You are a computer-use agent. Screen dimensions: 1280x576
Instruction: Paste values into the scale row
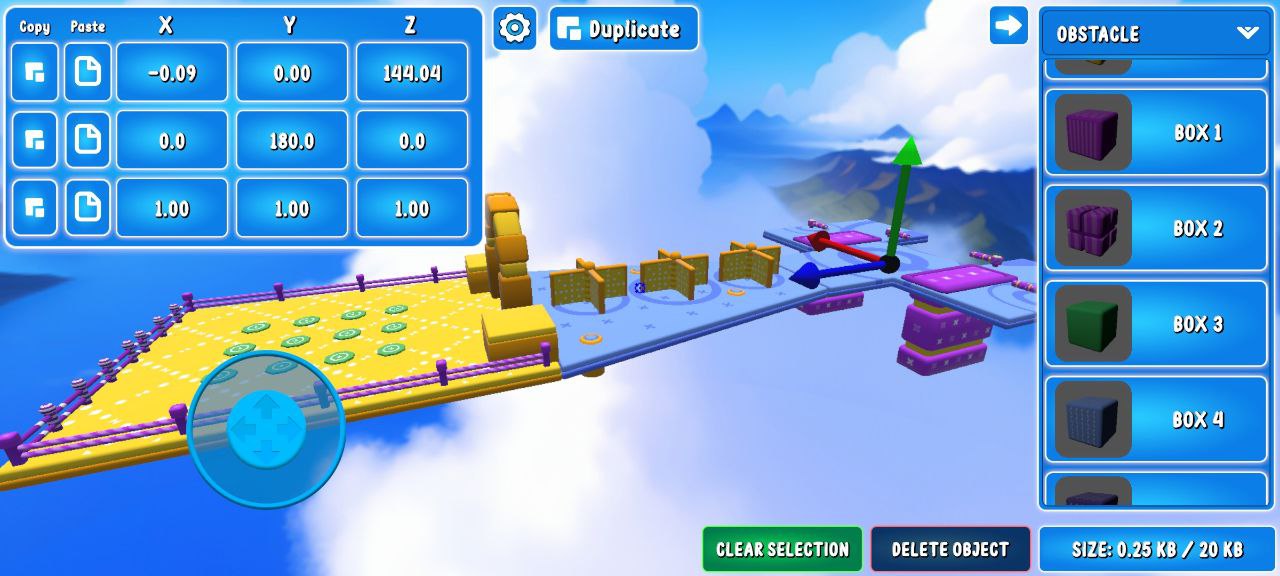click(x=88, y=208)
